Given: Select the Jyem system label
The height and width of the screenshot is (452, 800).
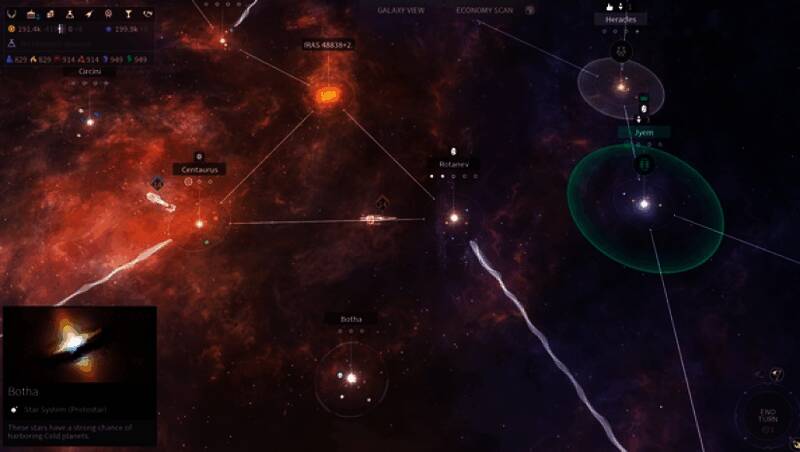Looking at the screenshot, I should point(643,131).
